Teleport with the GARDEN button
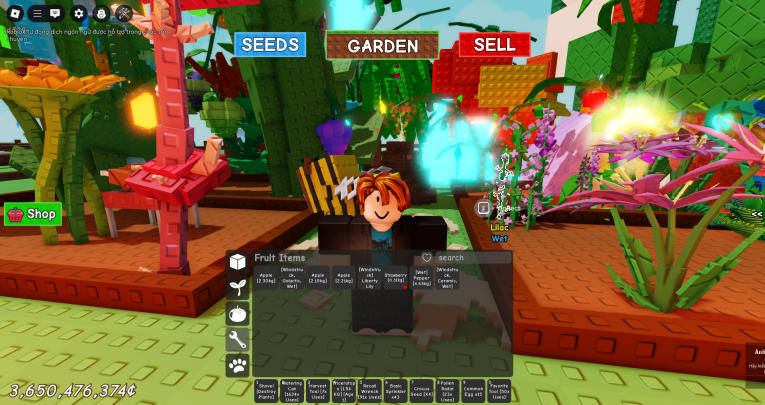Image resolution: width=765 pixels, height=405 pixels. coord(382,46)
